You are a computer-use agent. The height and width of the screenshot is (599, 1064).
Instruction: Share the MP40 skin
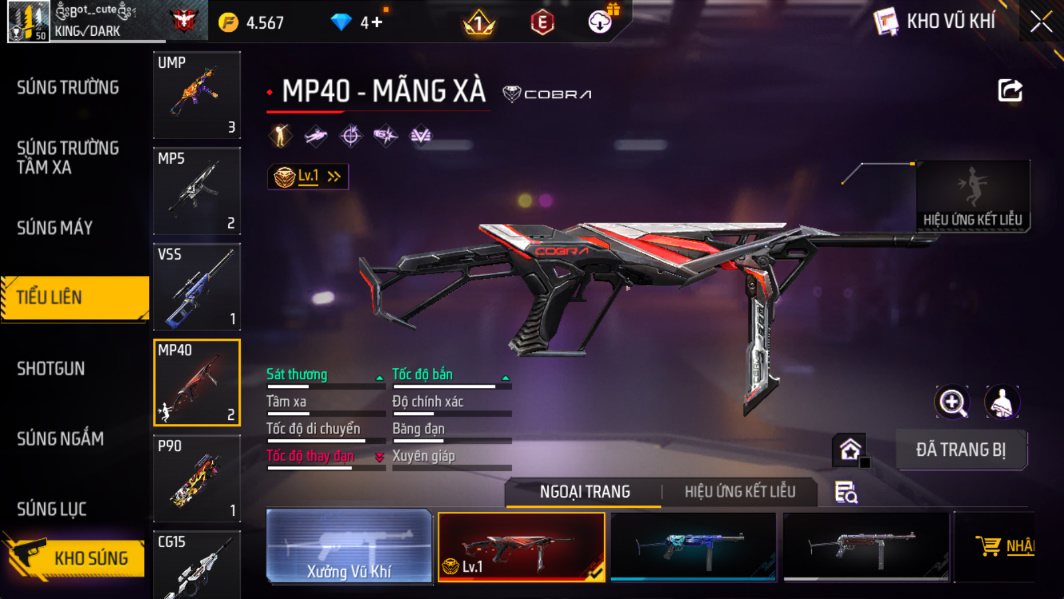pos(1010,91)
